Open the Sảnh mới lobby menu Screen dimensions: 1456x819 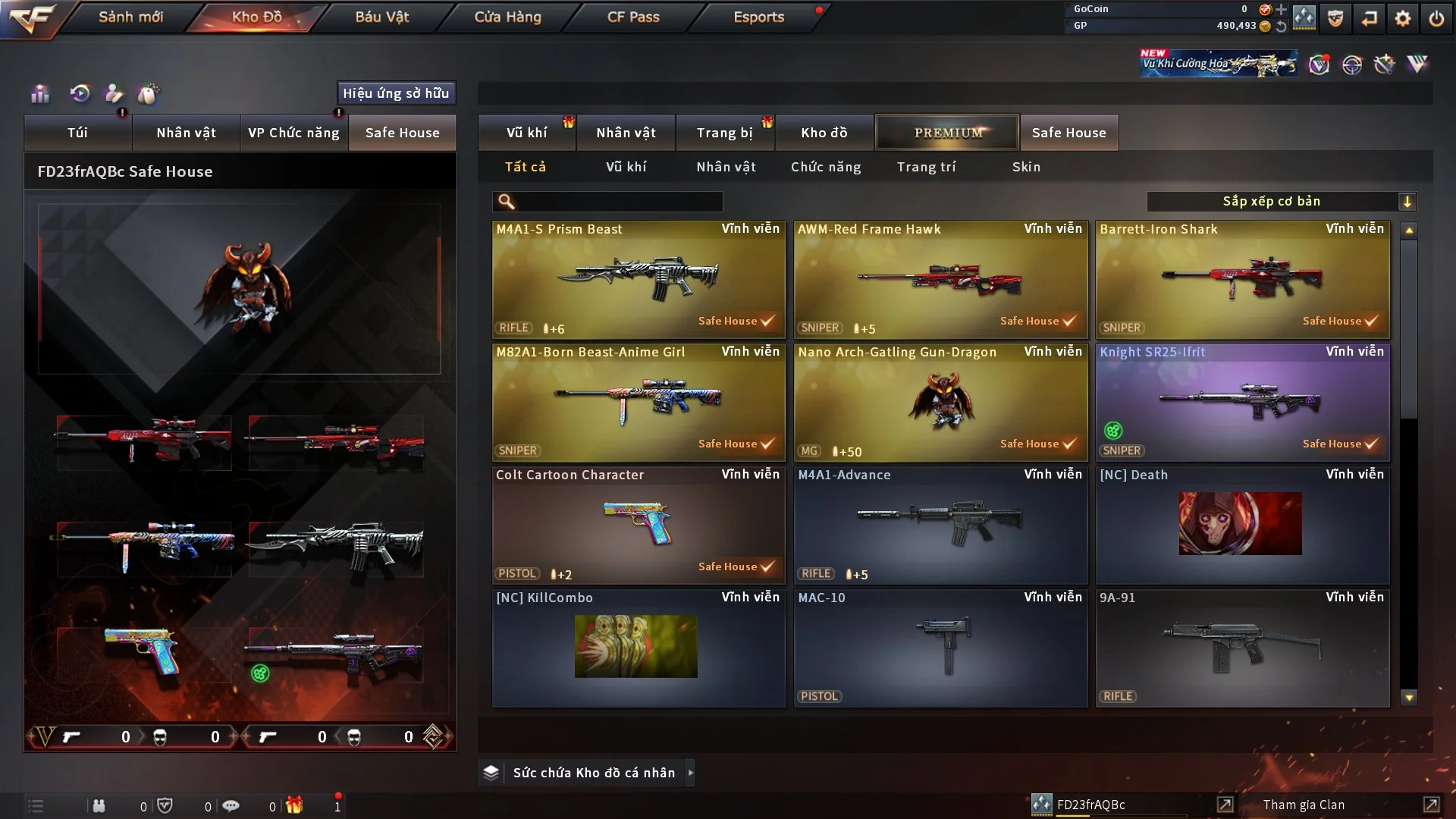click(x=130, y=17)
